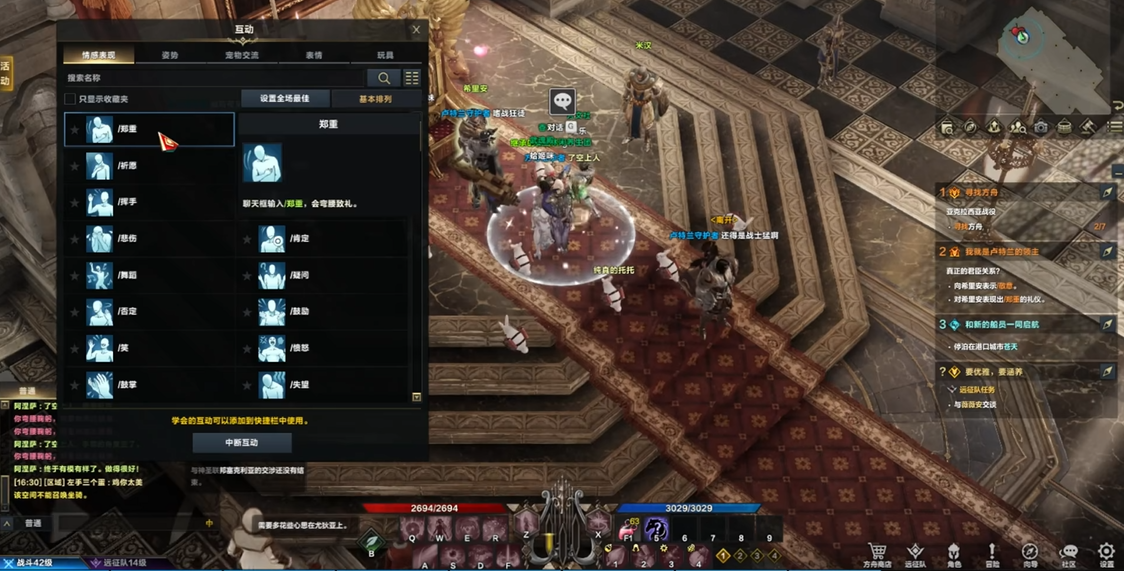Select the 表情 tab
Viewport: 1124px width, 571px height.
[x=314, y=55]
